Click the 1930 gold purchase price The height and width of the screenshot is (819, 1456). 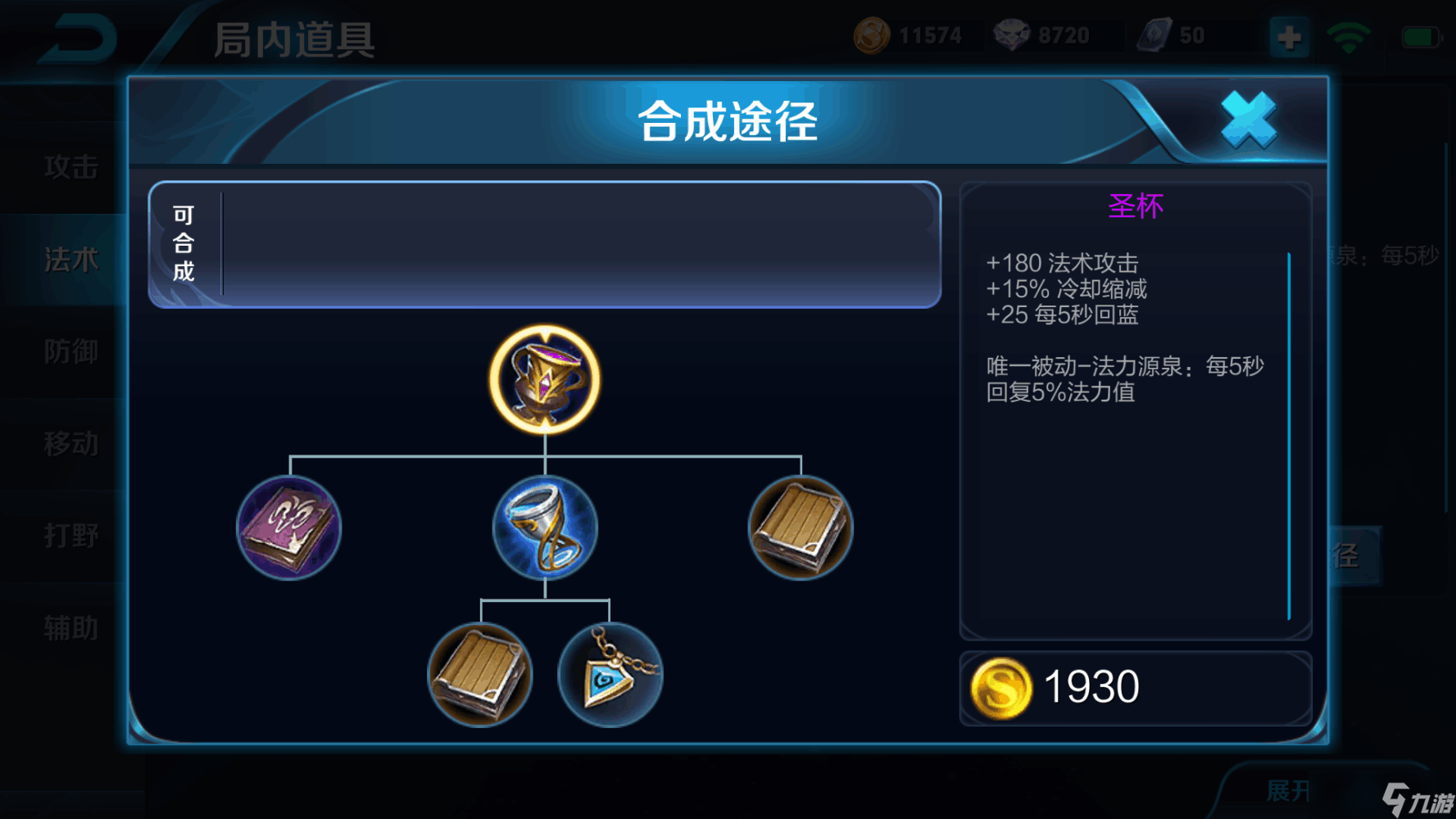[1090, 686]
